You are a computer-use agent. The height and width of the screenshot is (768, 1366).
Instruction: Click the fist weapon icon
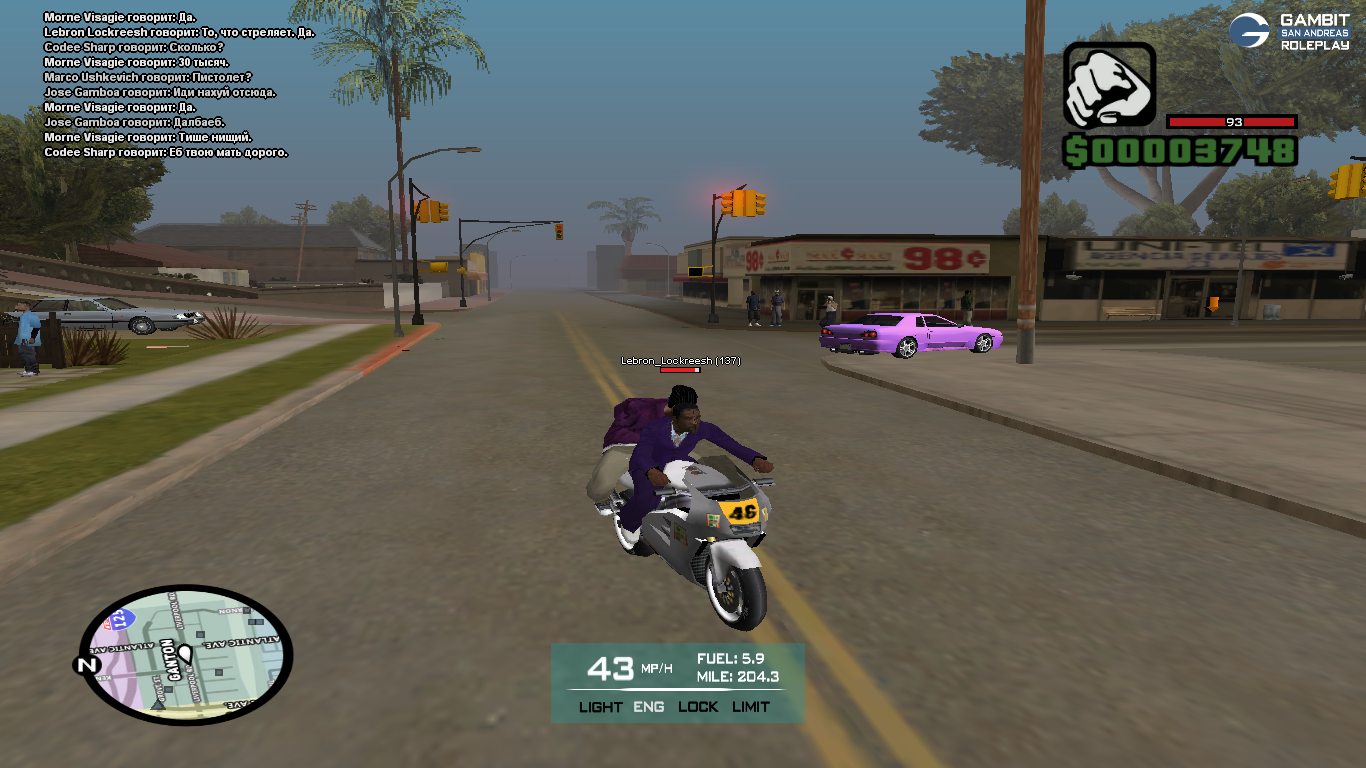click(1108, 85)
